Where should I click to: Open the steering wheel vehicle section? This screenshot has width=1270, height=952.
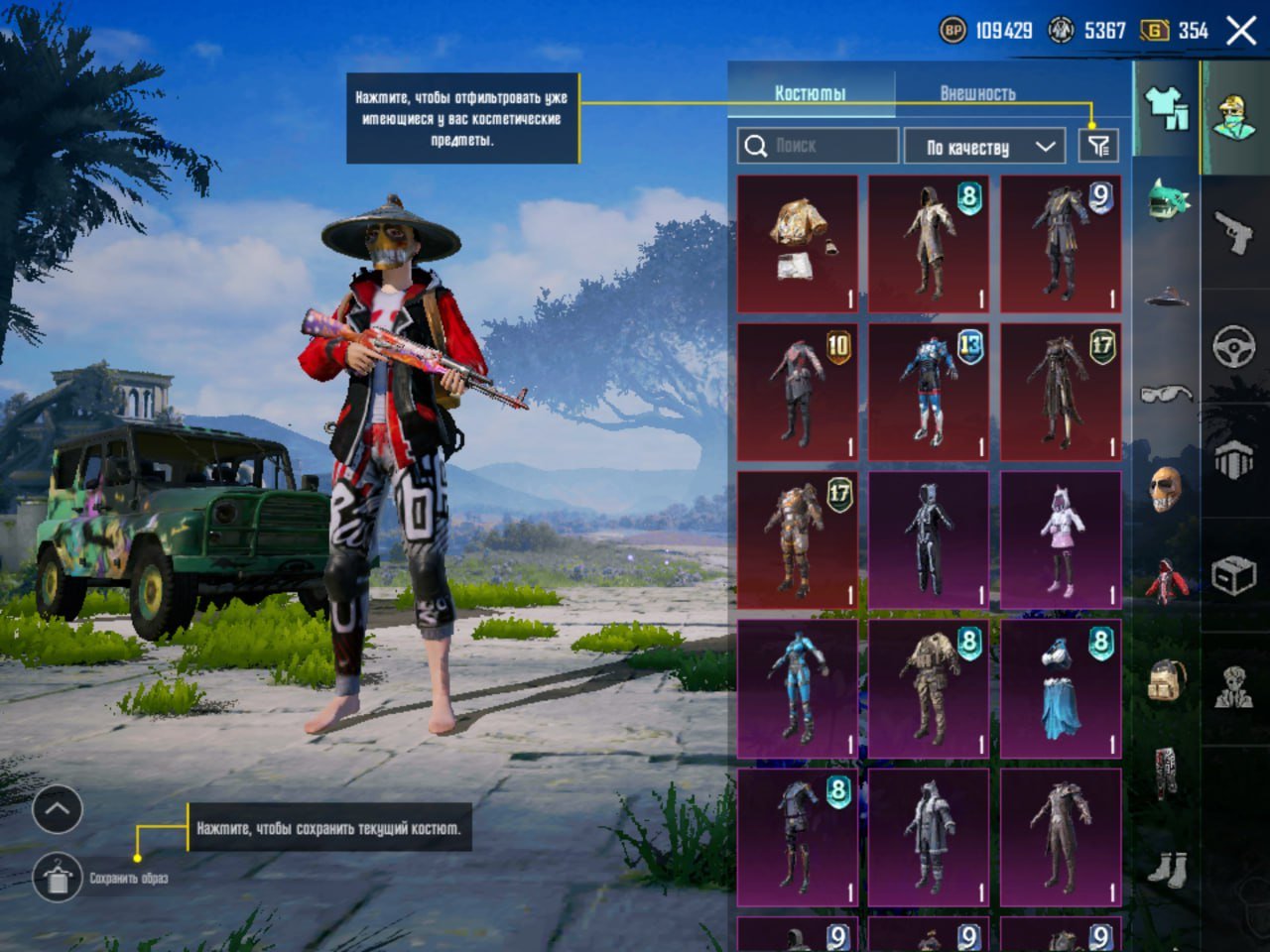click(1235, 347)
